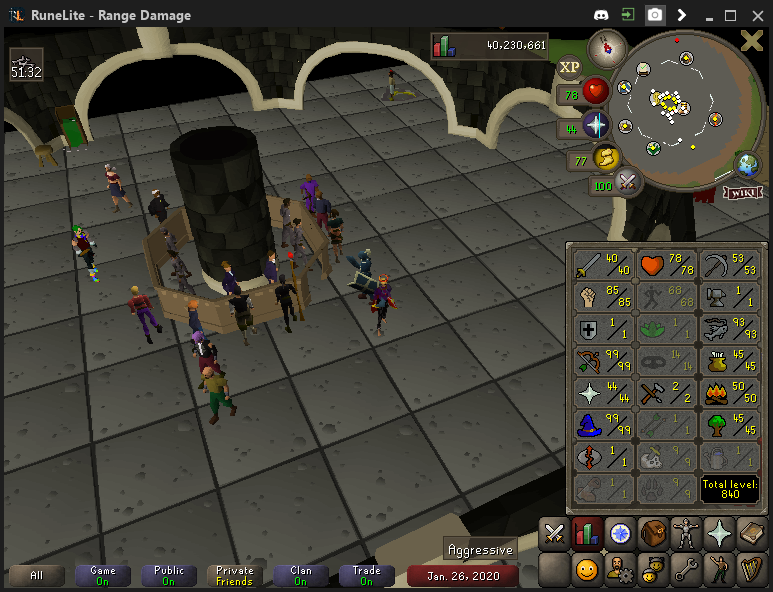Open the wrench Settings tab
Screen dimensions: 773x592
pyautogui.click(x=686, y=570)
